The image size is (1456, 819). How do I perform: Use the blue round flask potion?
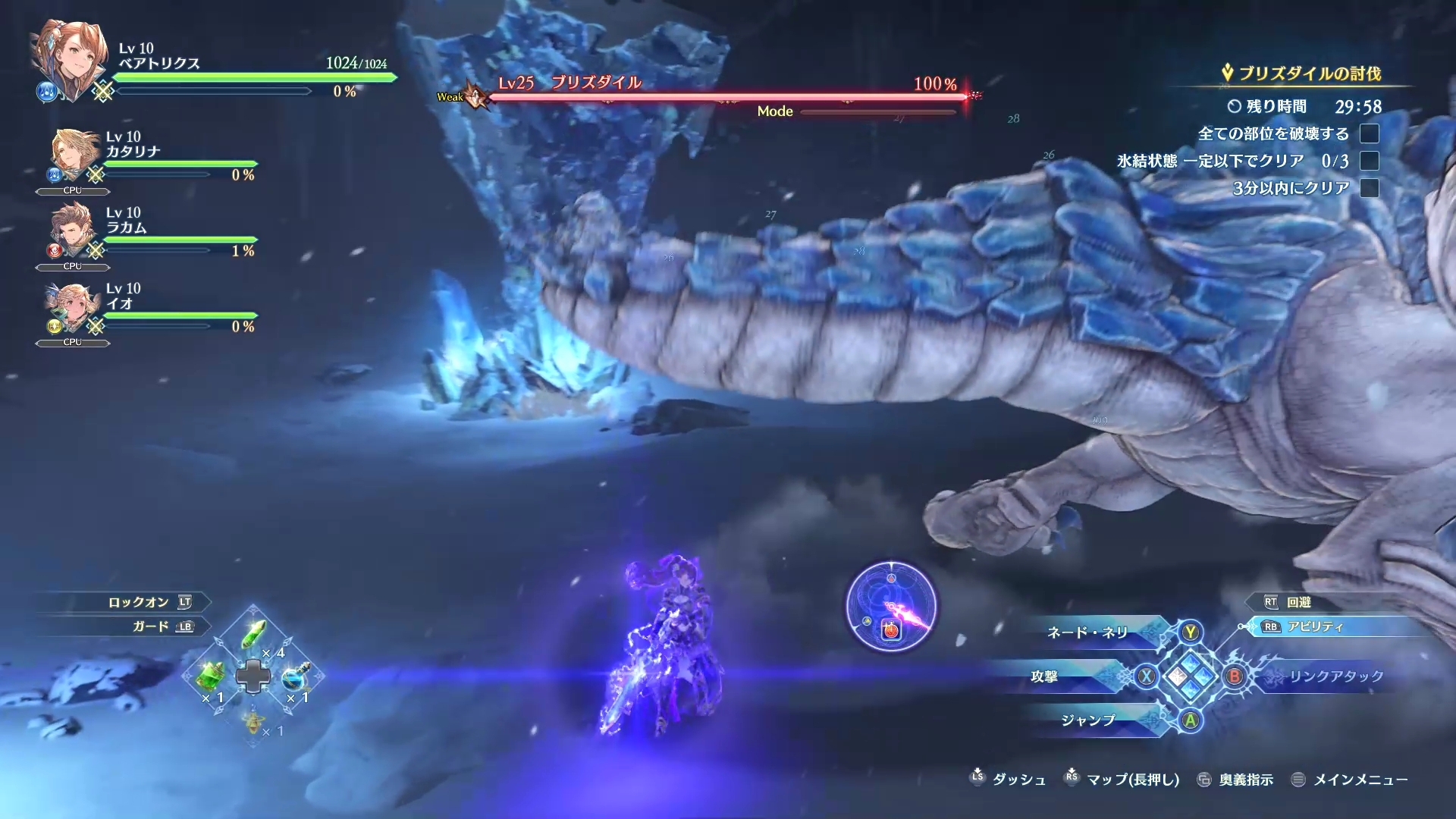point(295,675)
